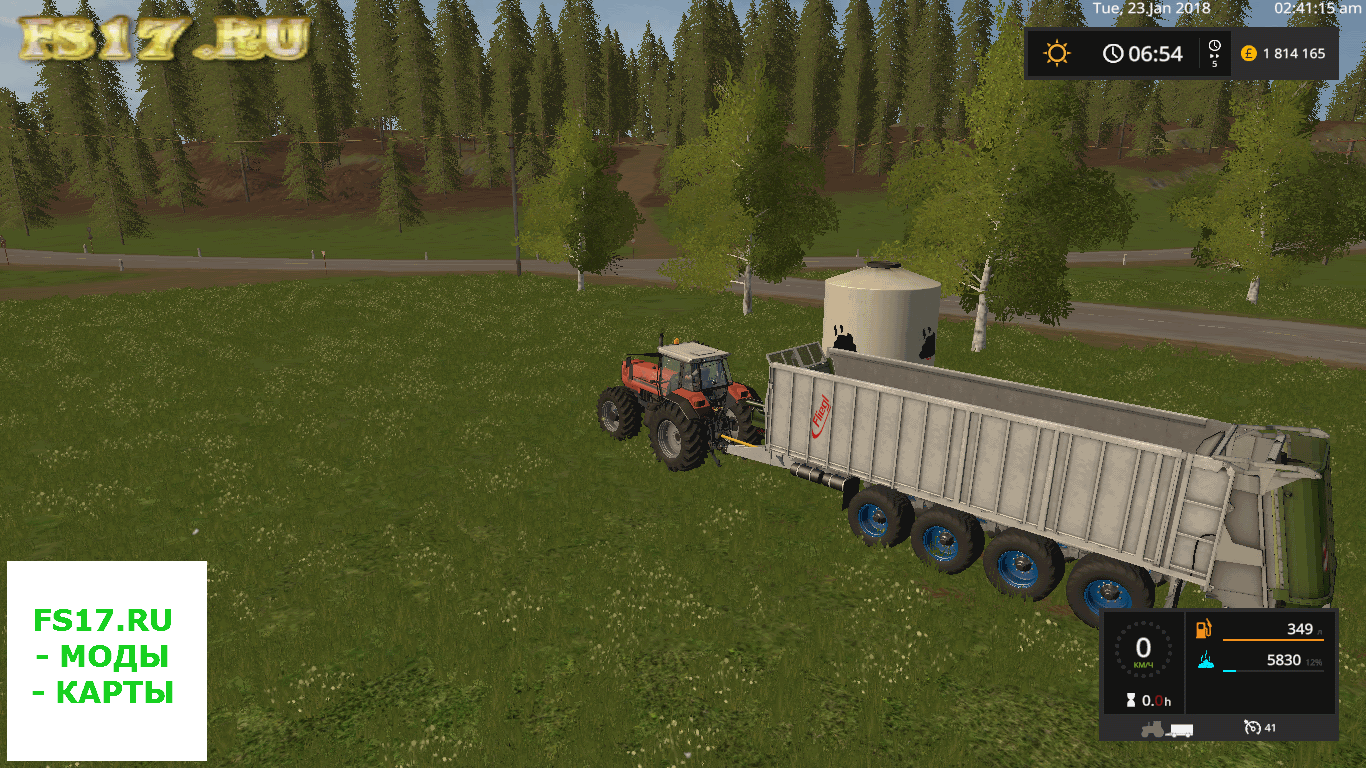This screenshot has width=1366, height=768.
Task: Click the sun weather icon
Action: (x=1057, y=53)
